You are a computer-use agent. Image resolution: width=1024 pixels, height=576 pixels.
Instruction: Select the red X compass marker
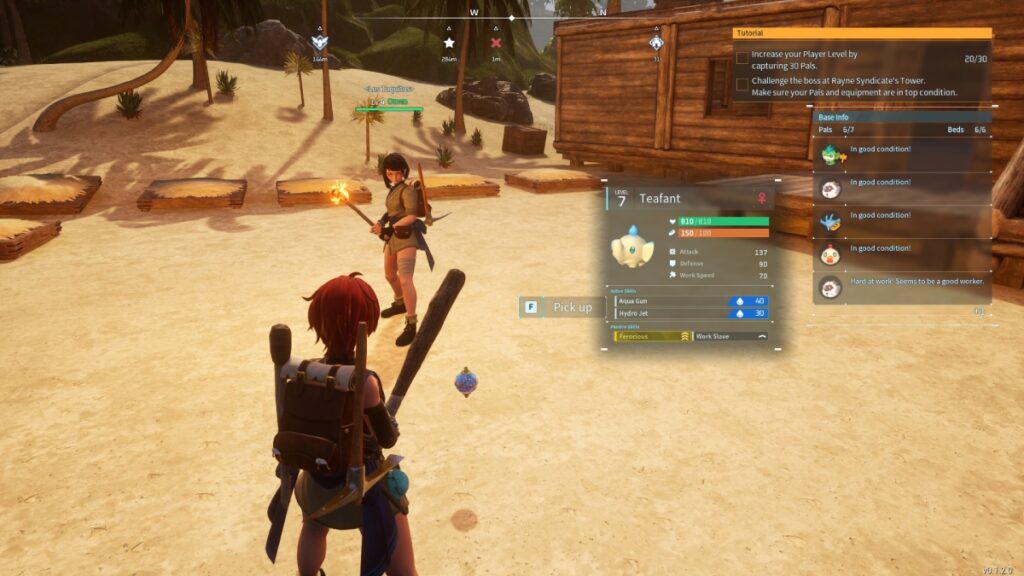tap(496, 43)
